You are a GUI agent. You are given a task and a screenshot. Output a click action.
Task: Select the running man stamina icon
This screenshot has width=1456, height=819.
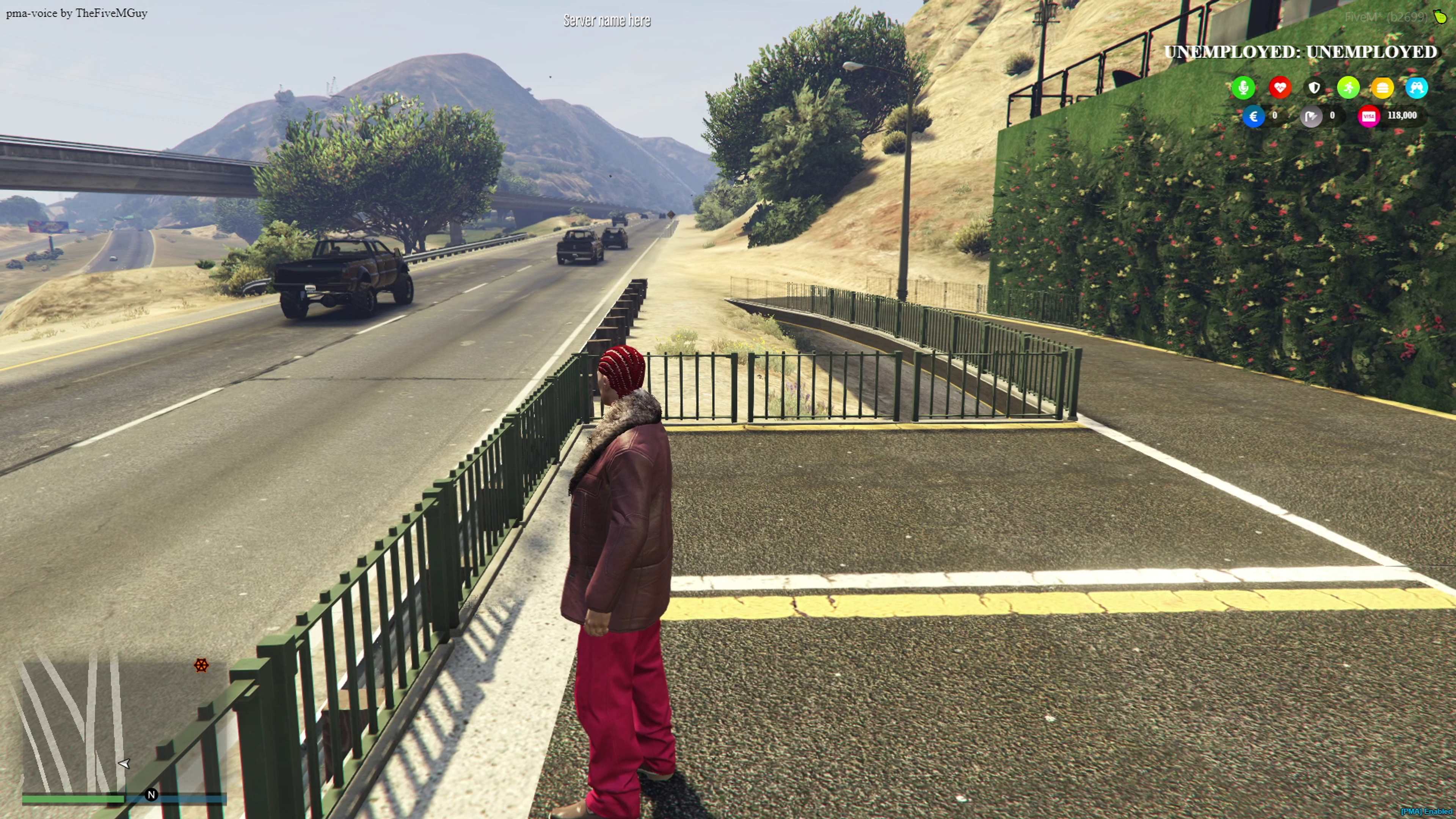pos(1348,88)
